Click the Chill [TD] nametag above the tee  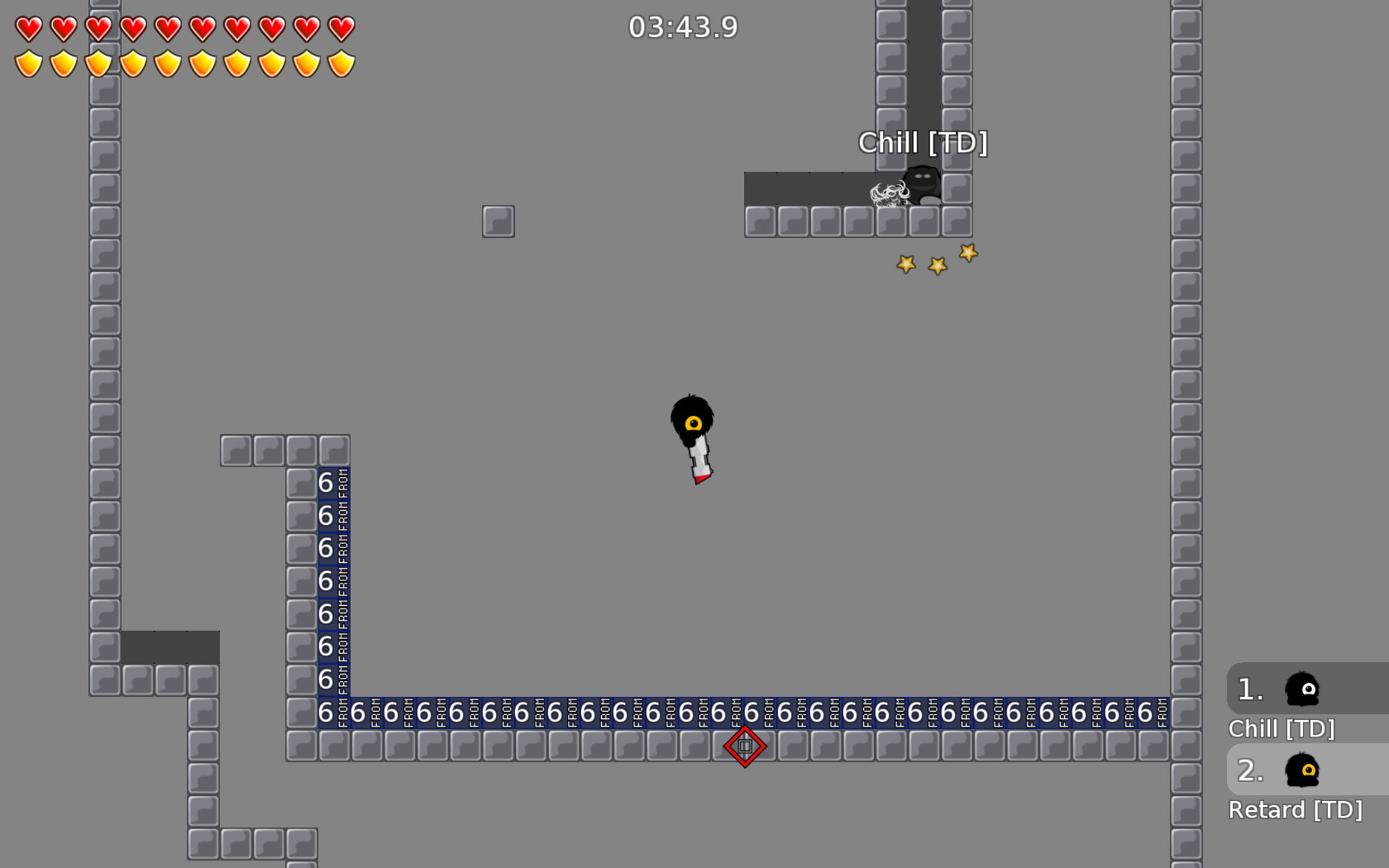click(924, 142)
